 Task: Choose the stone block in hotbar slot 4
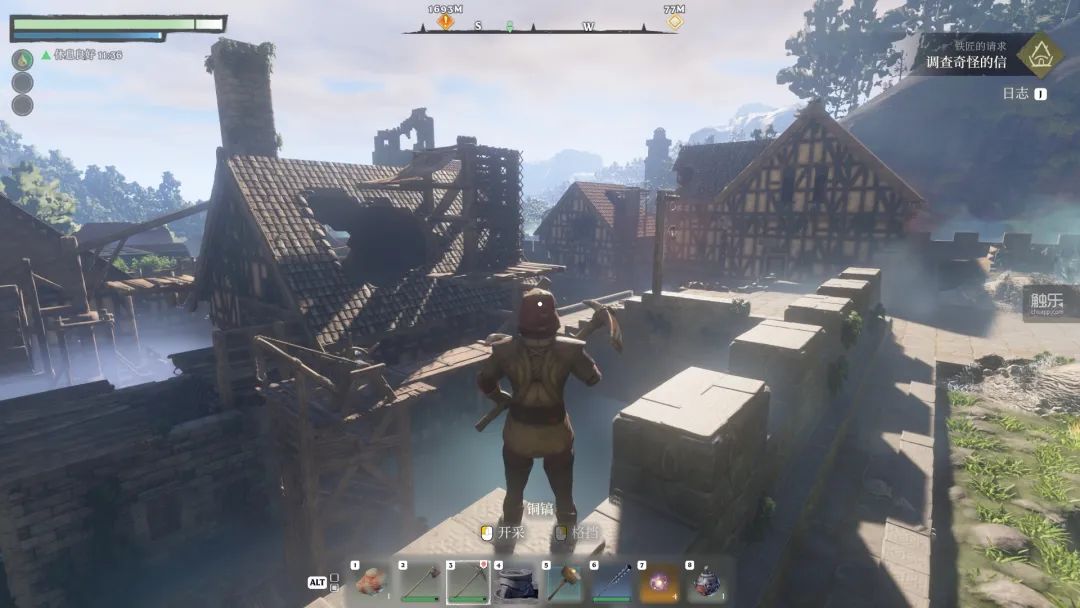click(x=516, y=582)
